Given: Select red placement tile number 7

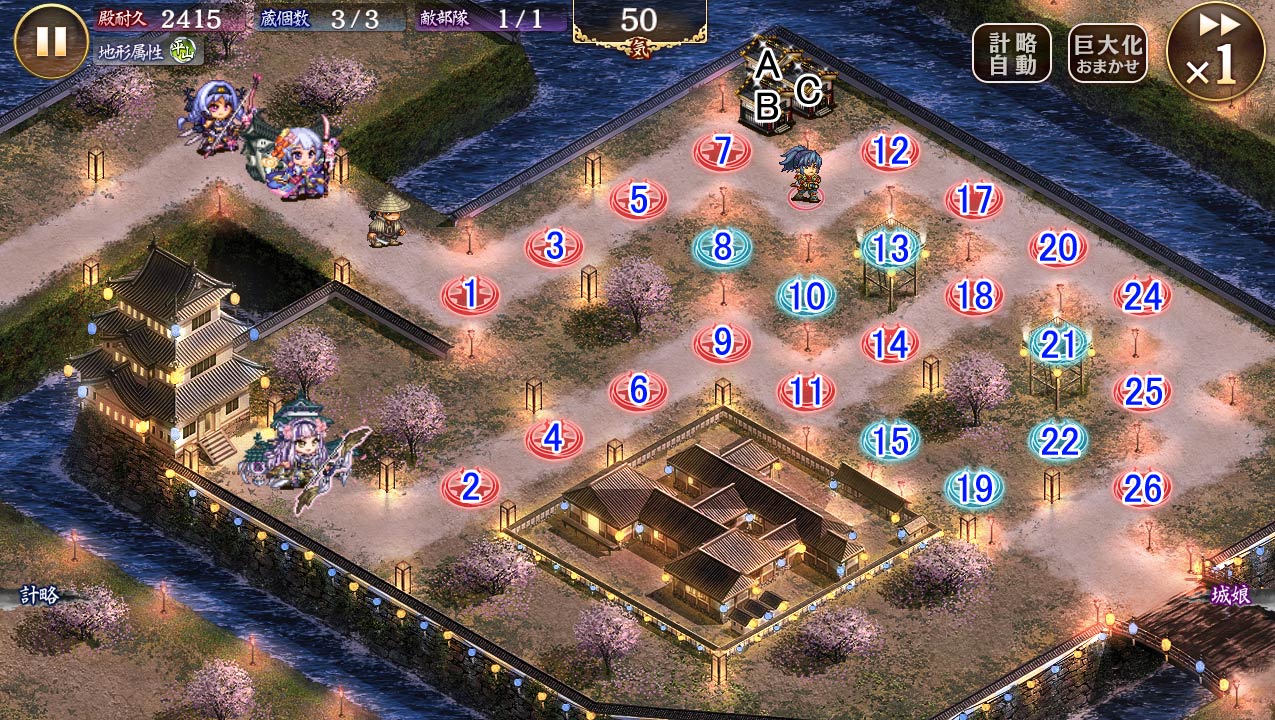Looking at the screenshot, I should tap(722, 152).
